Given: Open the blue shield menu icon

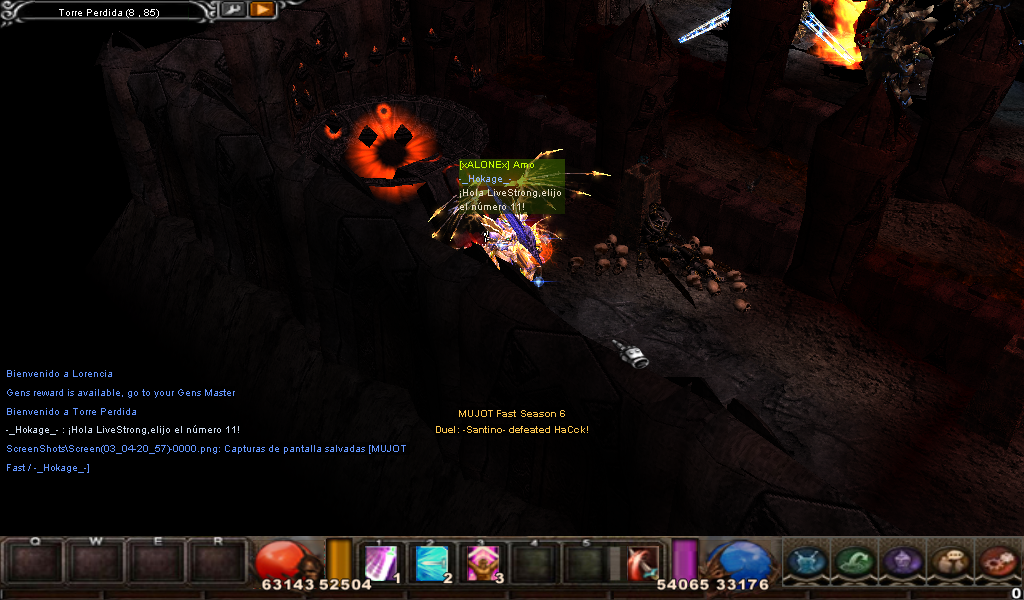Looking at the screenshot, I should click(805, 561).
